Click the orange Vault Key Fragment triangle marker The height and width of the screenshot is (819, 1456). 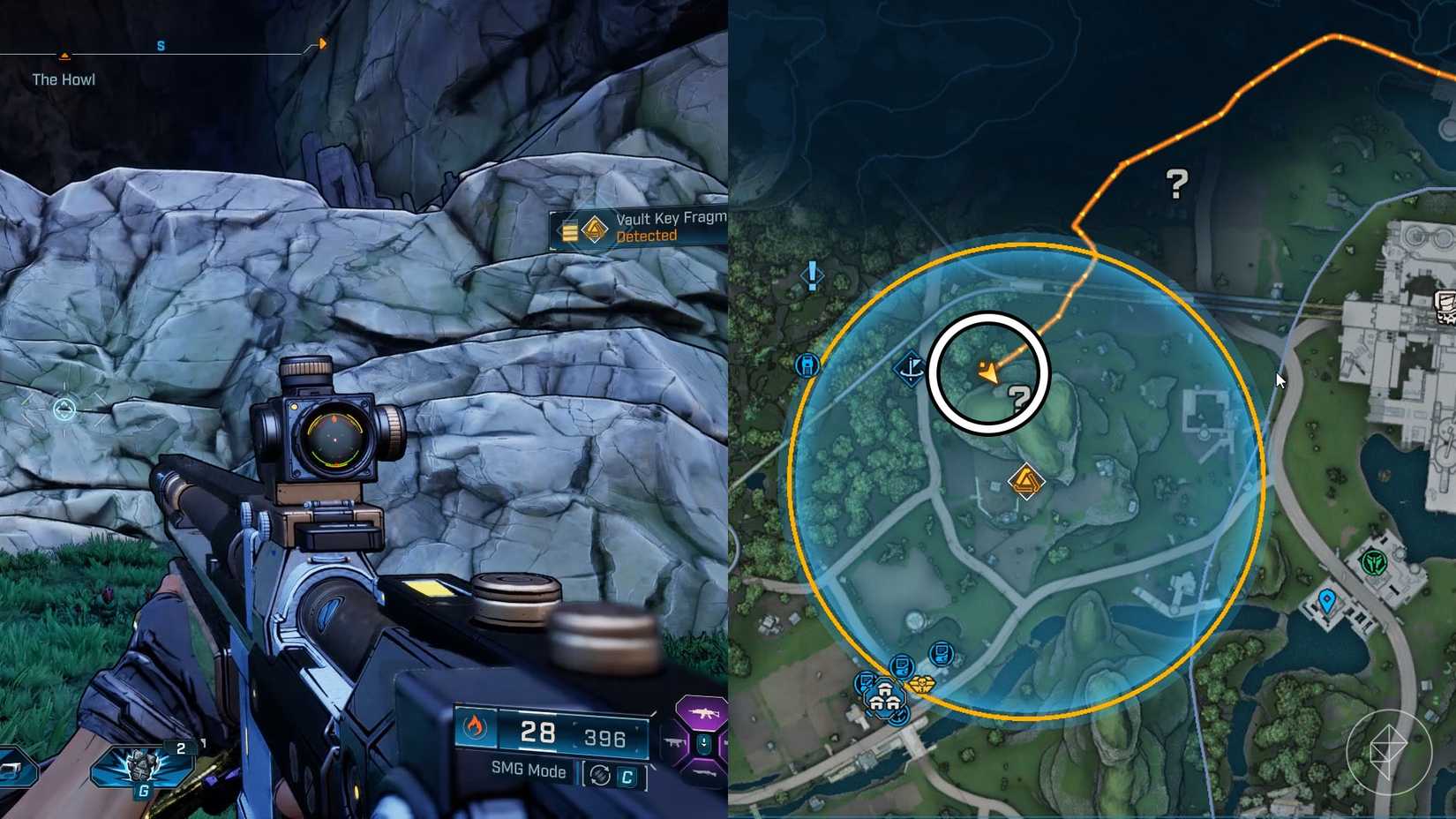coord(1026,481)
